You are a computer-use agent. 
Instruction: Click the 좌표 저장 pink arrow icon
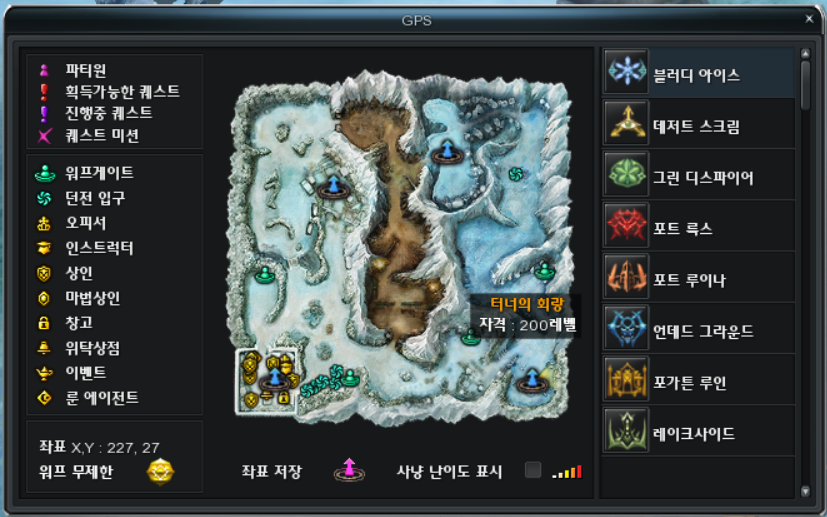(x=348, y=469)
